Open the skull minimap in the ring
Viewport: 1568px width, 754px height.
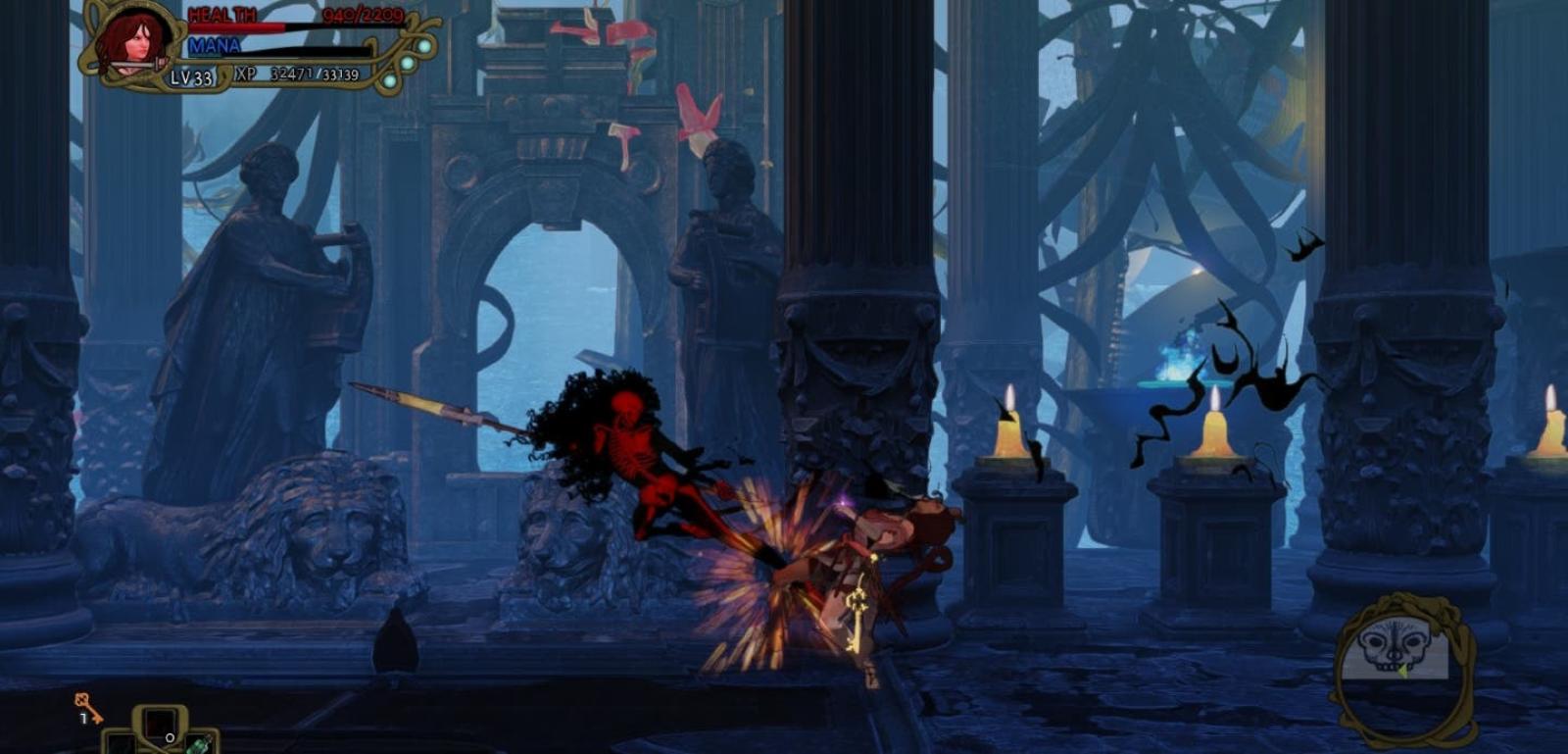(x=1402, y=649)
